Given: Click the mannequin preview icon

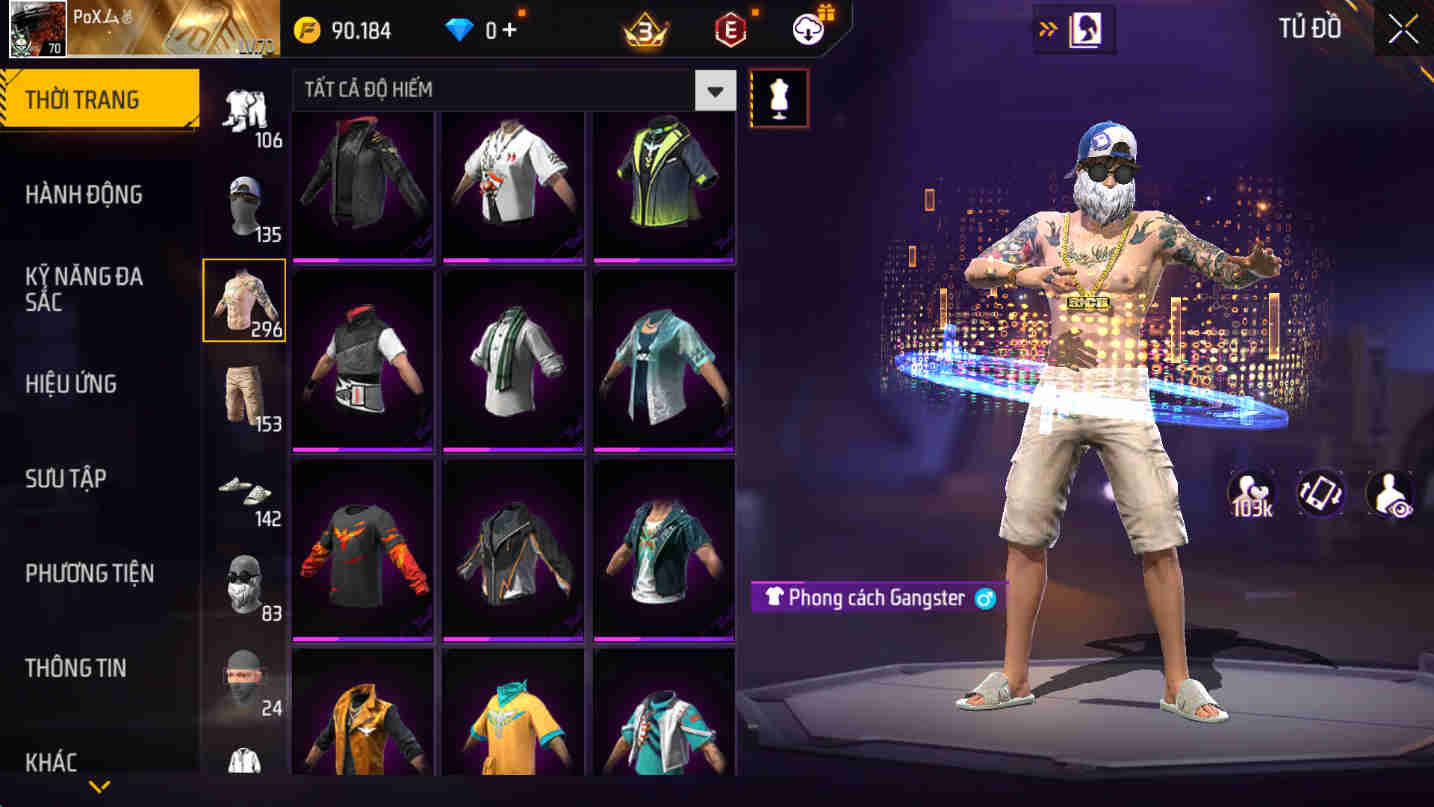Looking at the screenshot, I should (779, 96).
